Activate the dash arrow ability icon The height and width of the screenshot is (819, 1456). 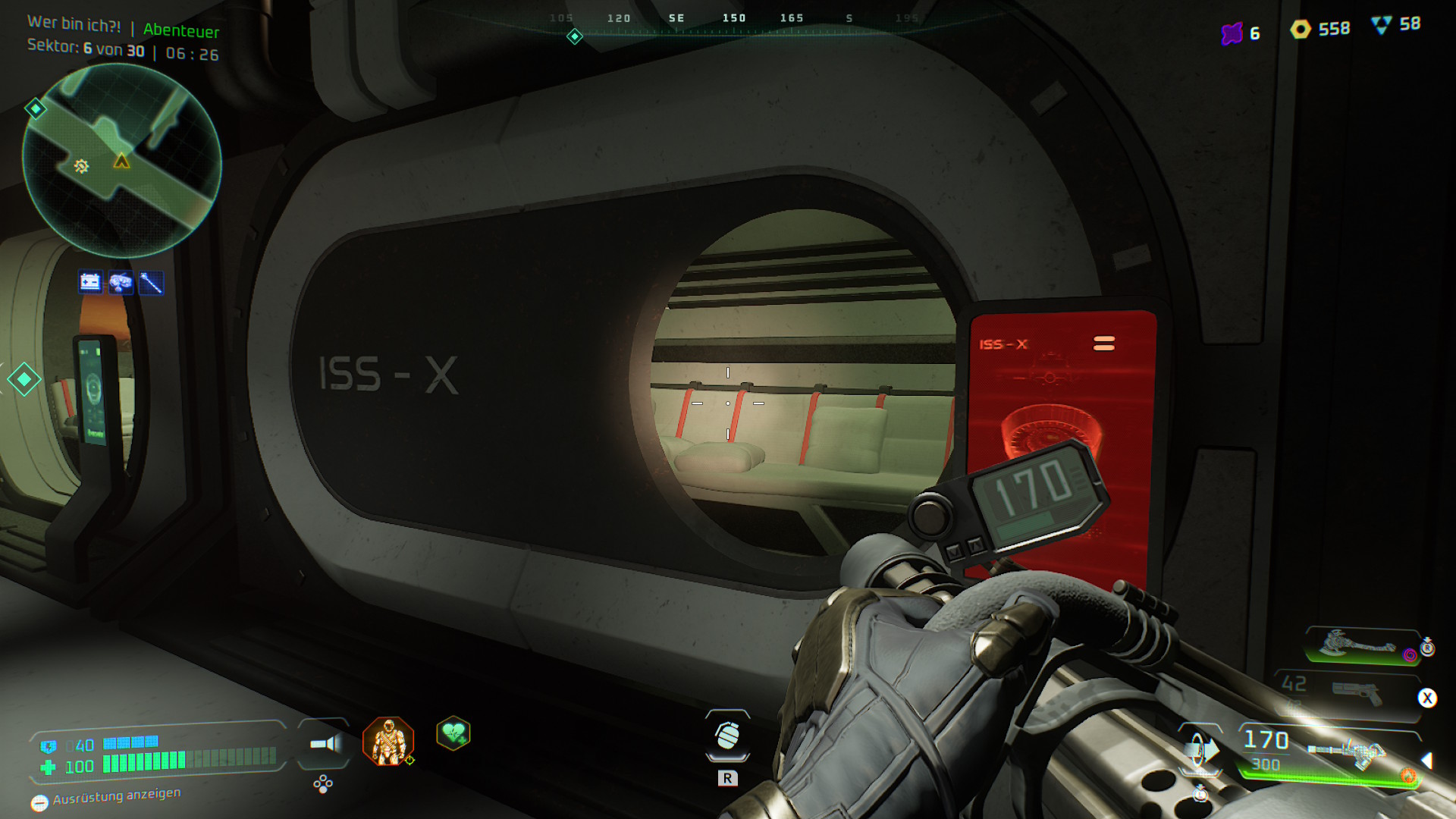point(1200,750)
